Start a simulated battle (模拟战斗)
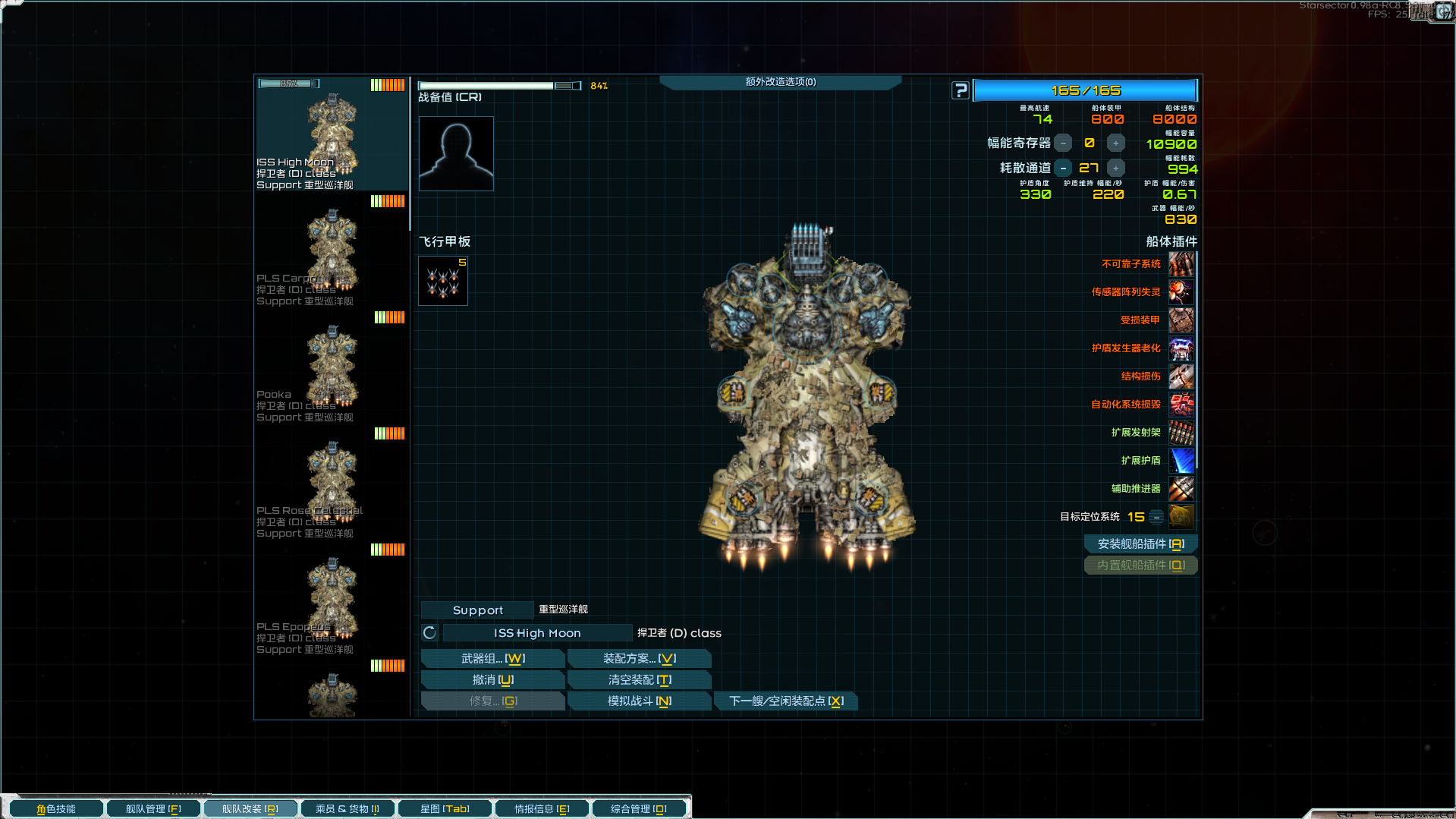 point(639,701)
